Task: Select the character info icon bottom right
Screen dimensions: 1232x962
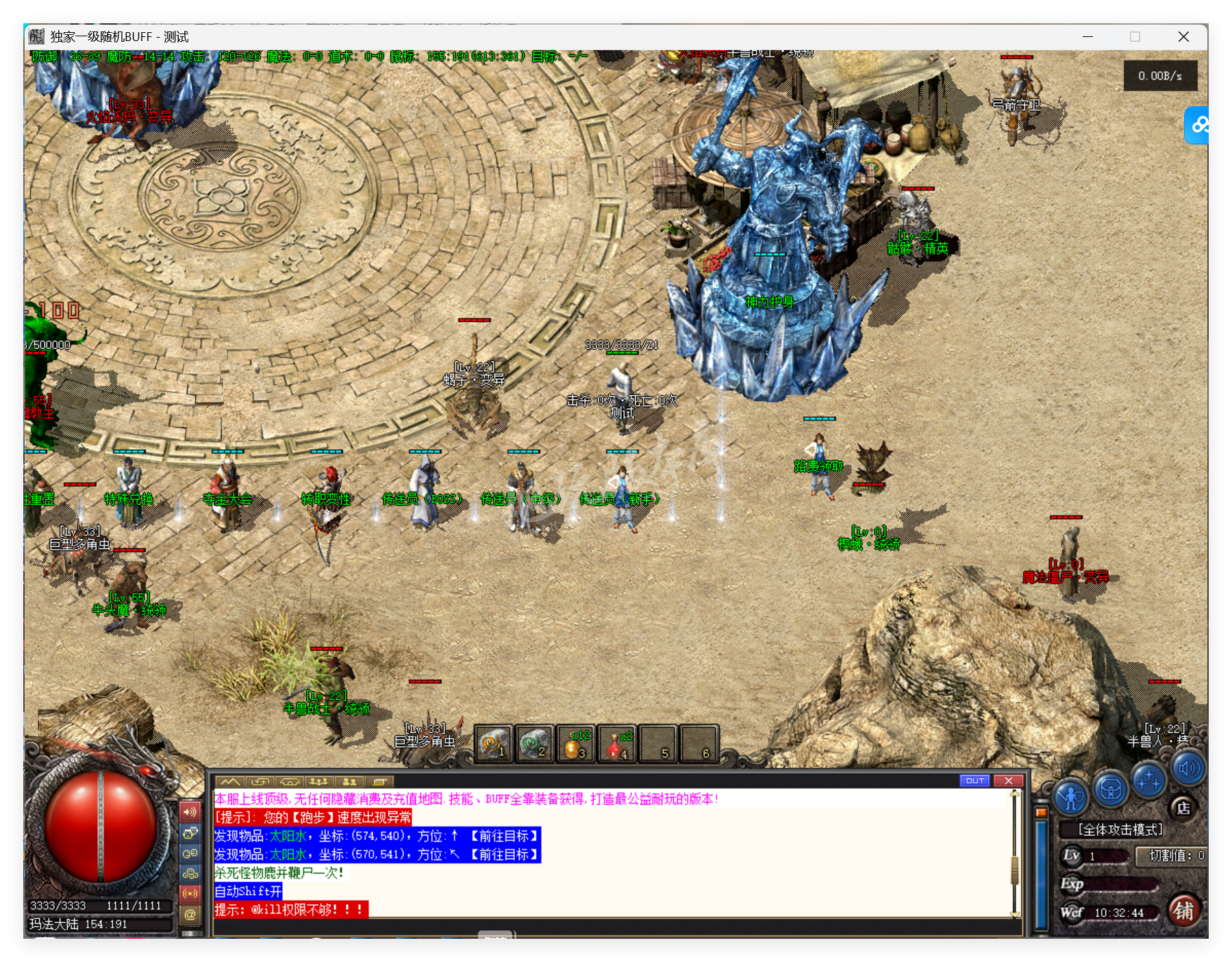Action: tap(1071, 794)
